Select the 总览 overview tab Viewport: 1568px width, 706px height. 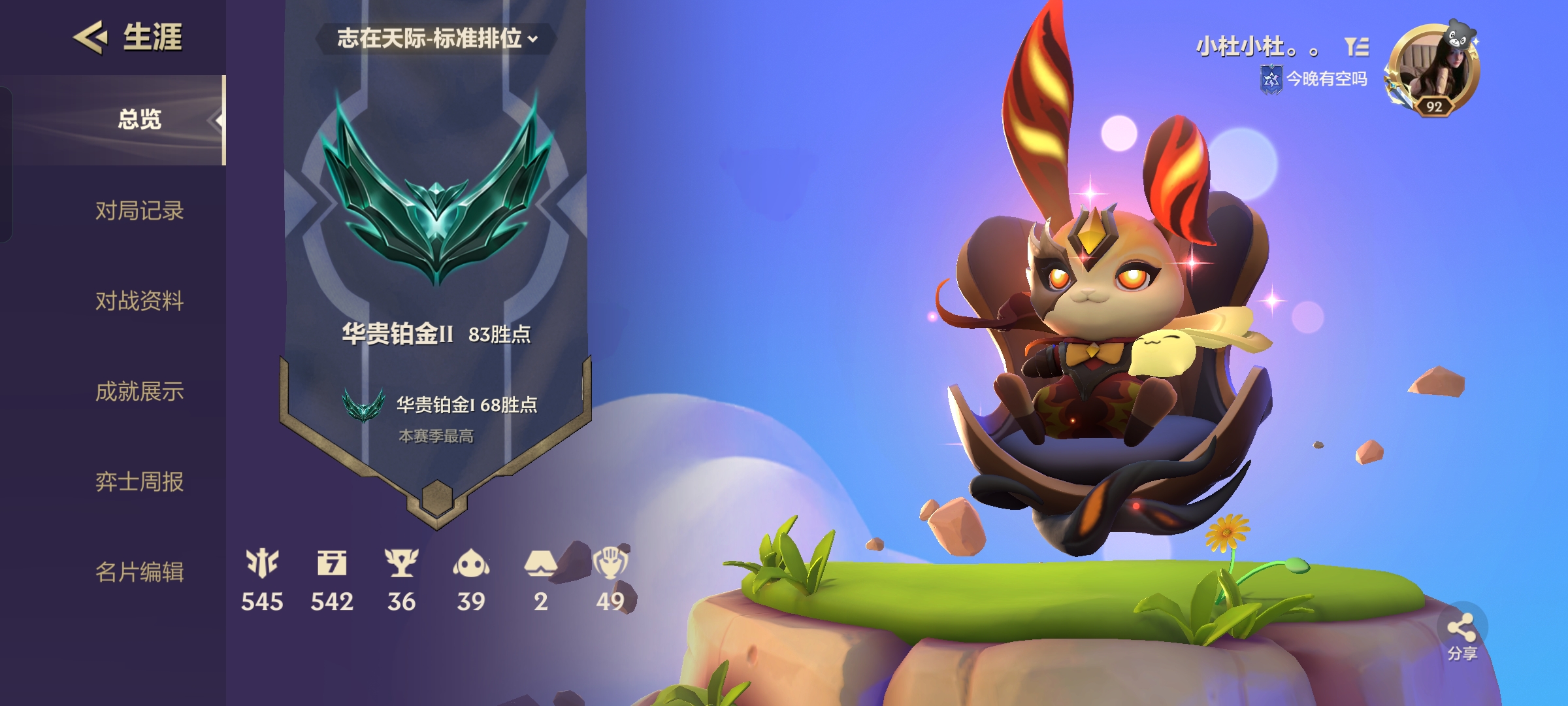coord(139,120)
